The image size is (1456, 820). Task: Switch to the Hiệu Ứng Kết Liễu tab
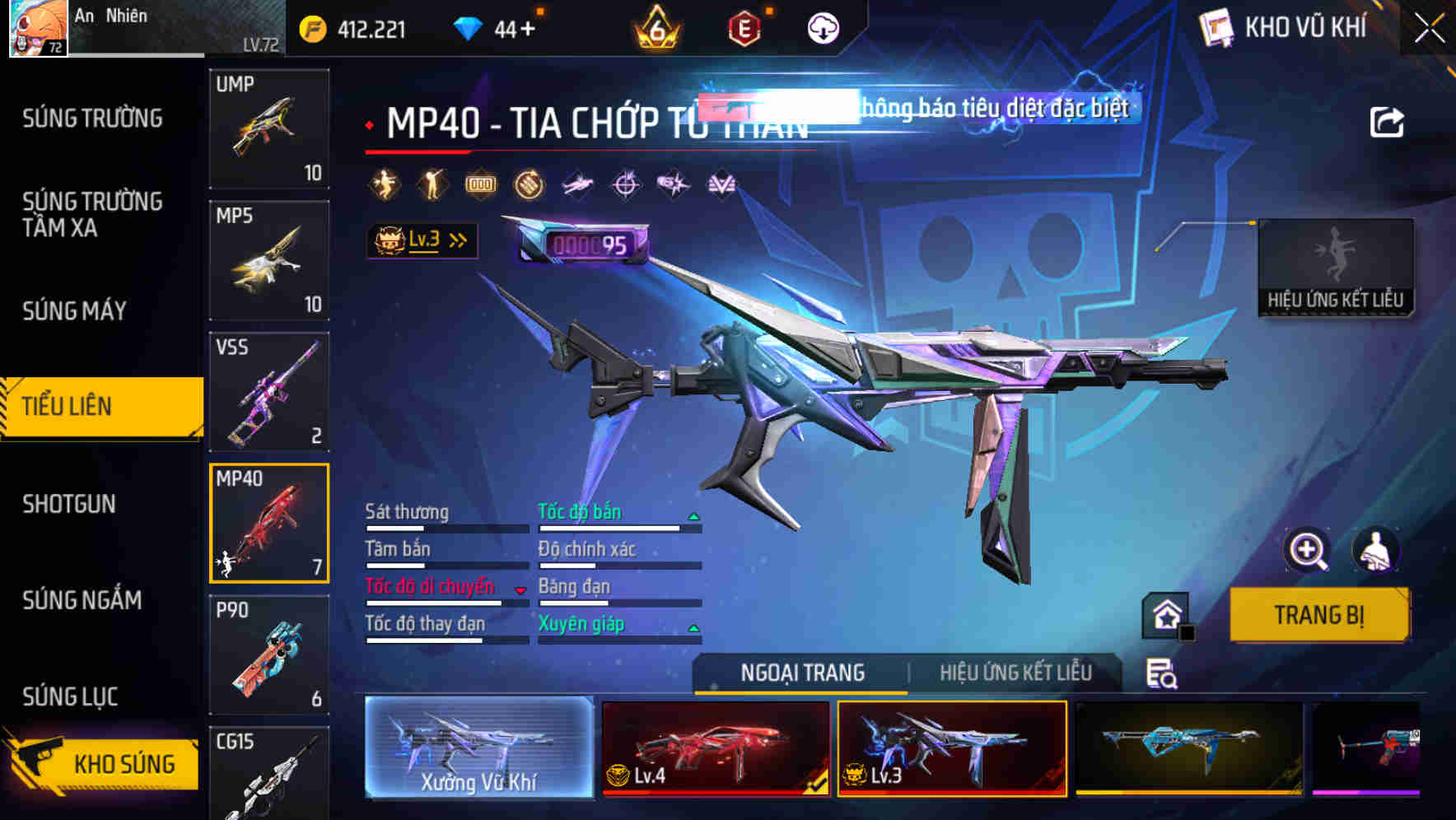1015,673
